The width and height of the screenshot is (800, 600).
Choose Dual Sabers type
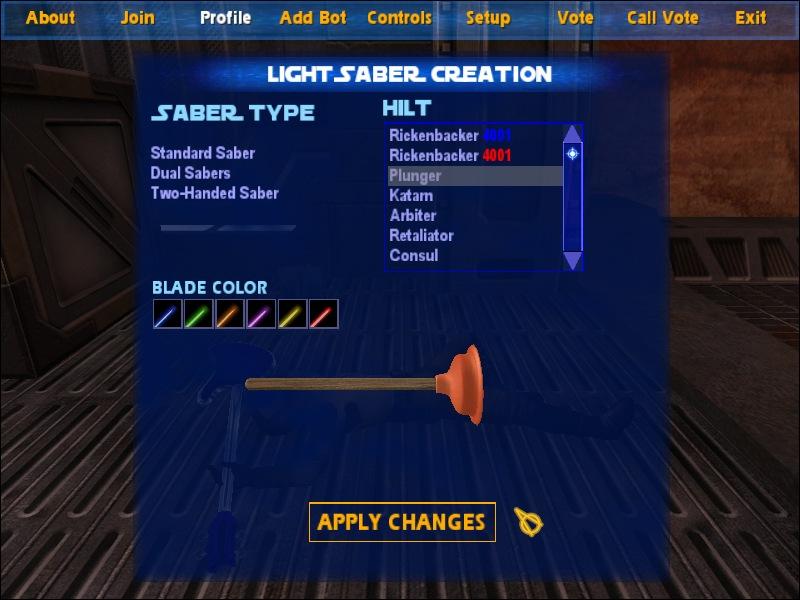coord(191,173)
